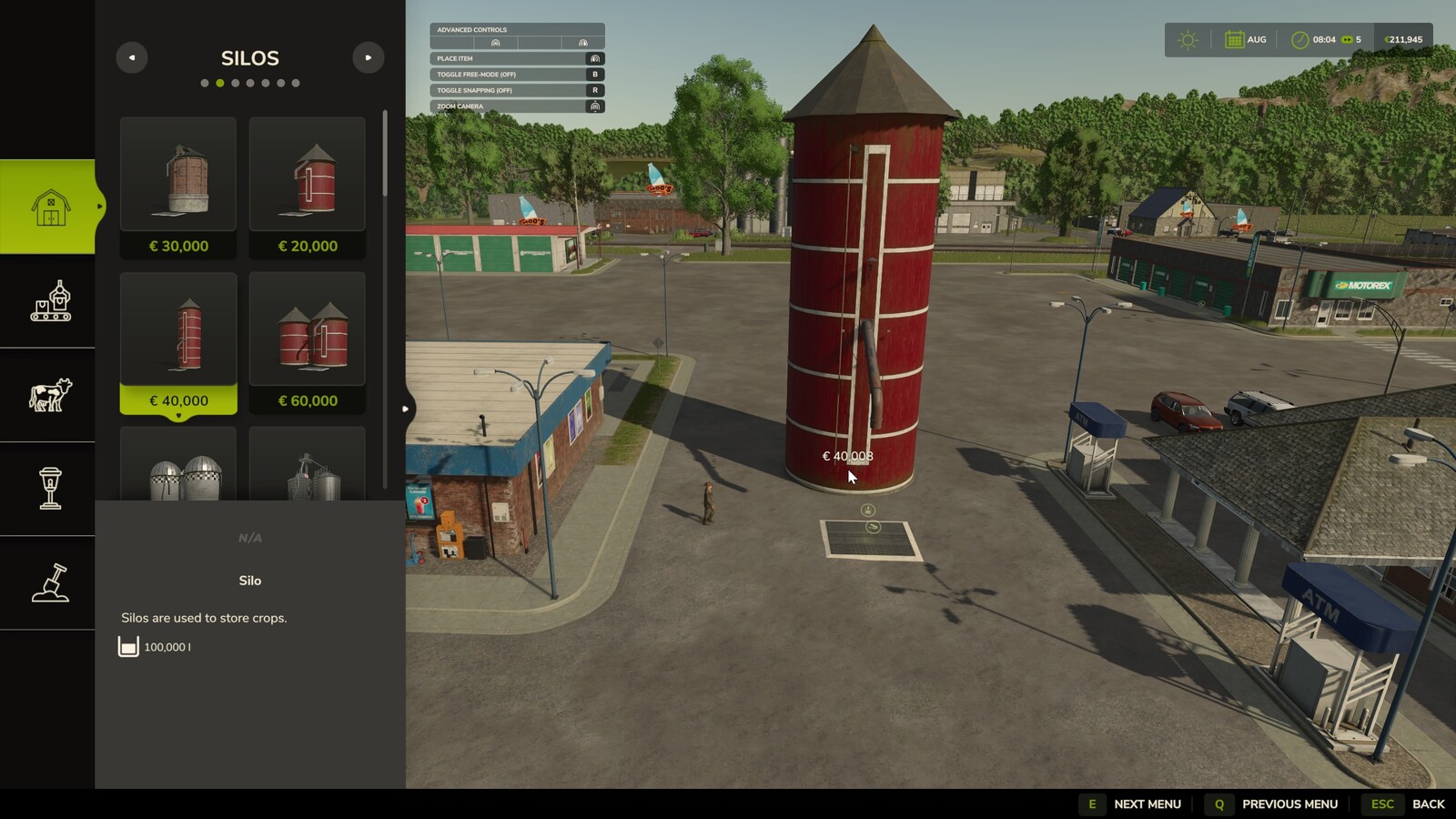Select the €40,000 tall red silo
1456x819 pixels.
click(x=178, y=342)
